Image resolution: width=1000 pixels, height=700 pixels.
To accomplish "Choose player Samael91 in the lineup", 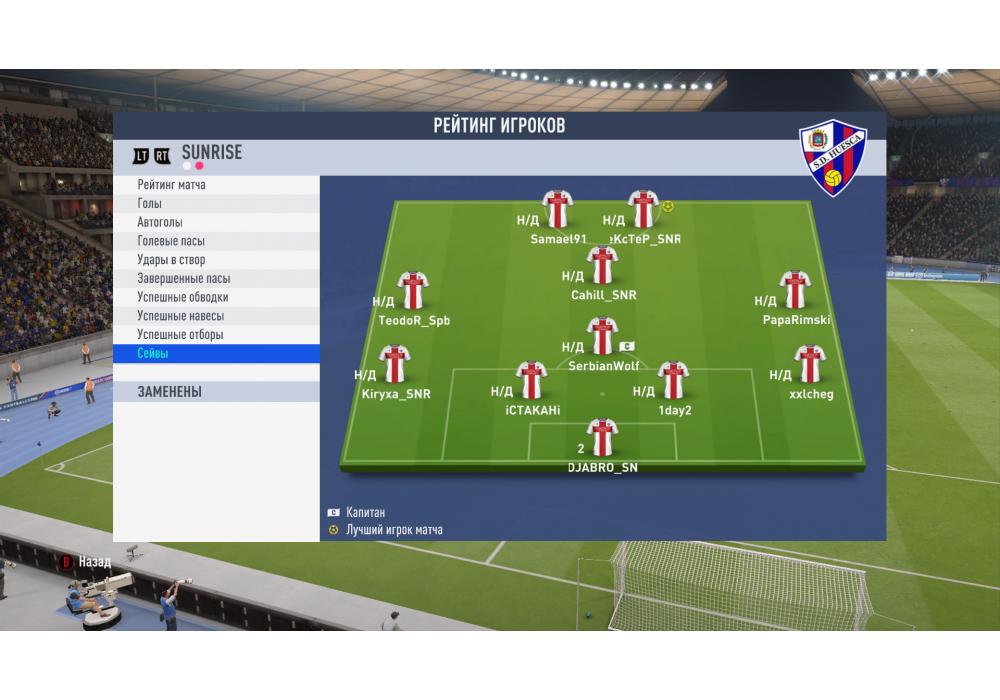I will point(556,209).
